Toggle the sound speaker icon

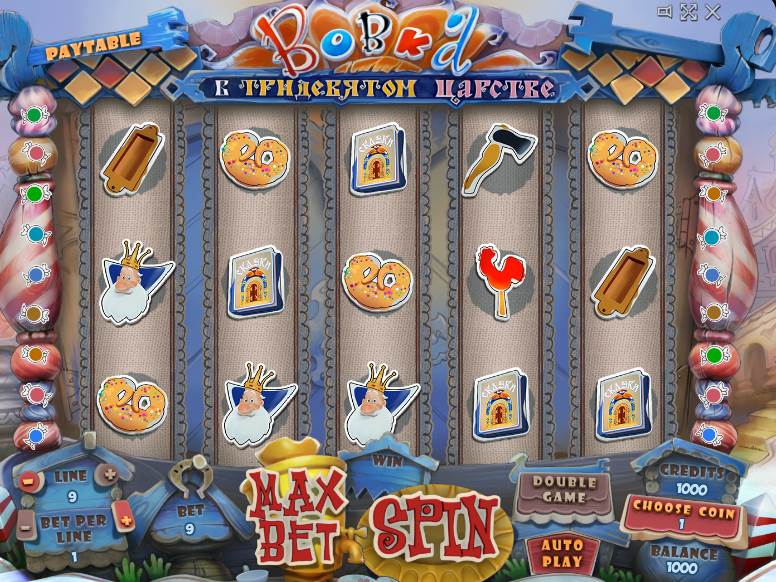click(x=664, y=12)
